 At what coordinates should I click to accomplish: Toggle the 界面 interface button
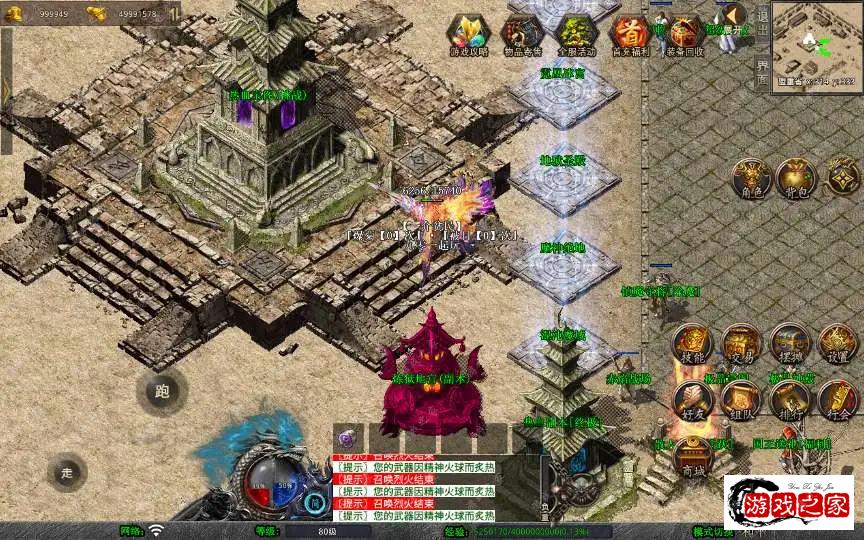click(762, 72)
